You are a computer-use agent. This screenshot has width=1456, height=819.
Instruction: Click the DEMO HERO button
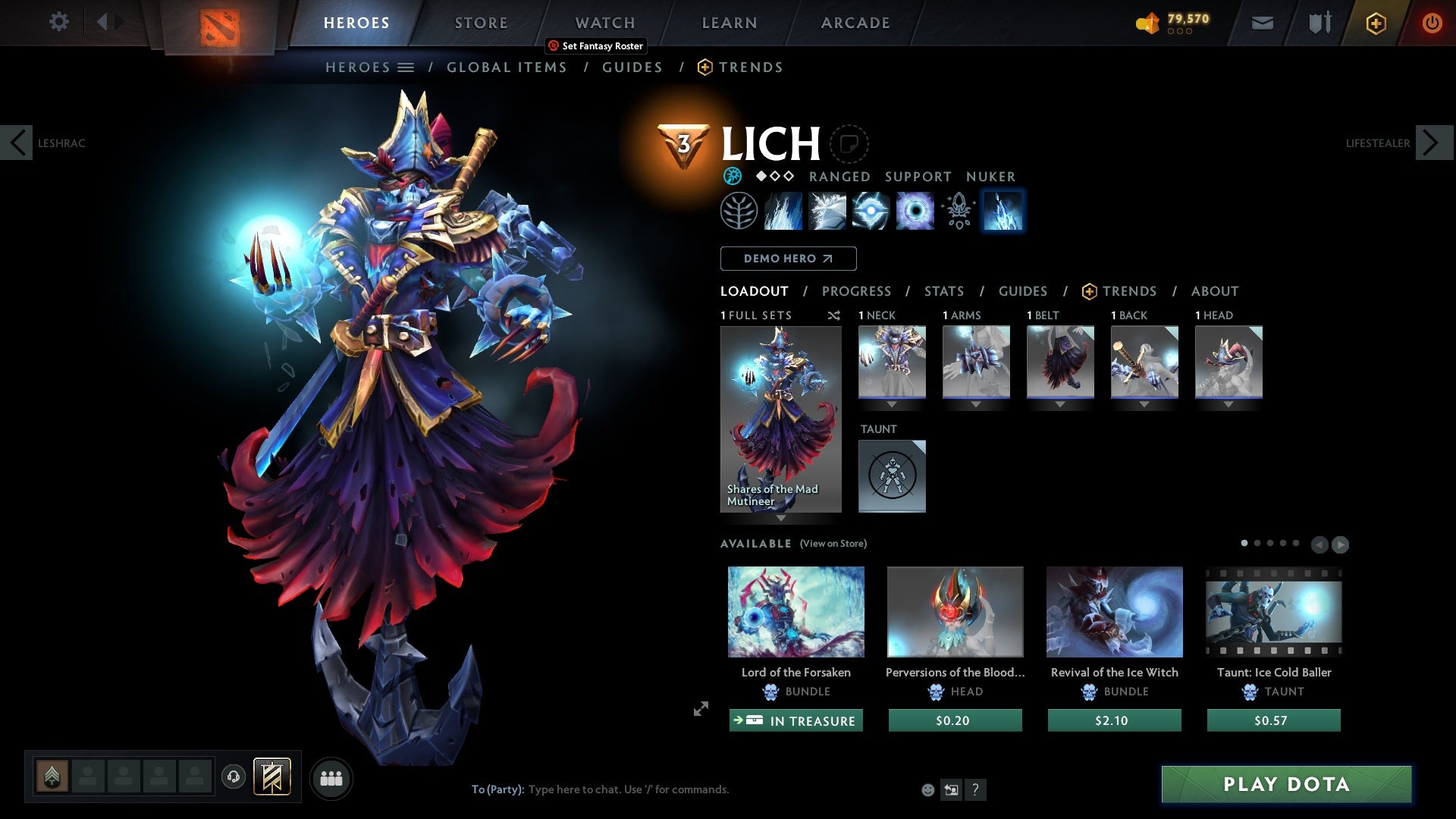pos(787,259)
